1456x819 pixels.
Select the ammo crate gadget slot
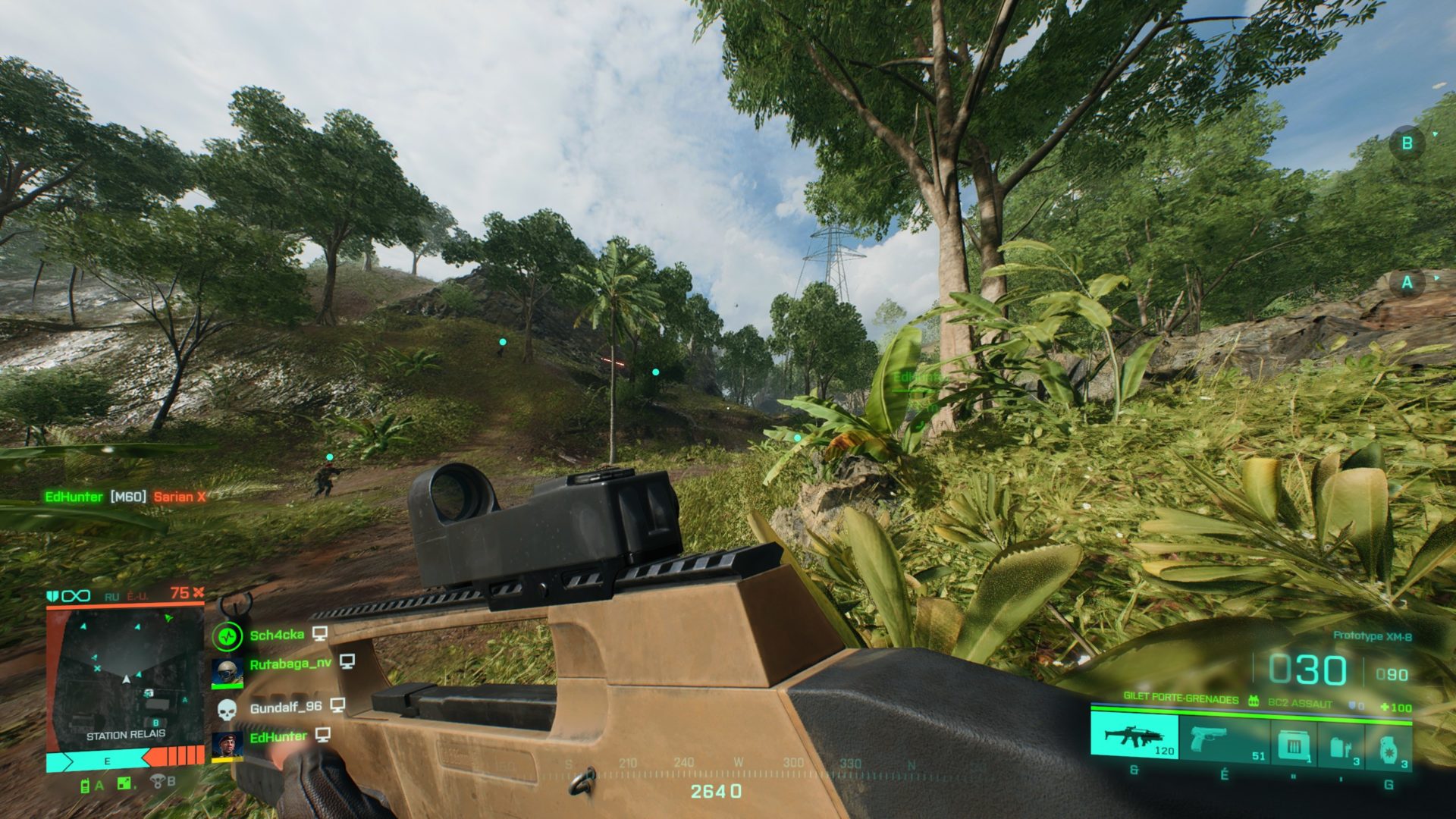[x=1294, y=744]
